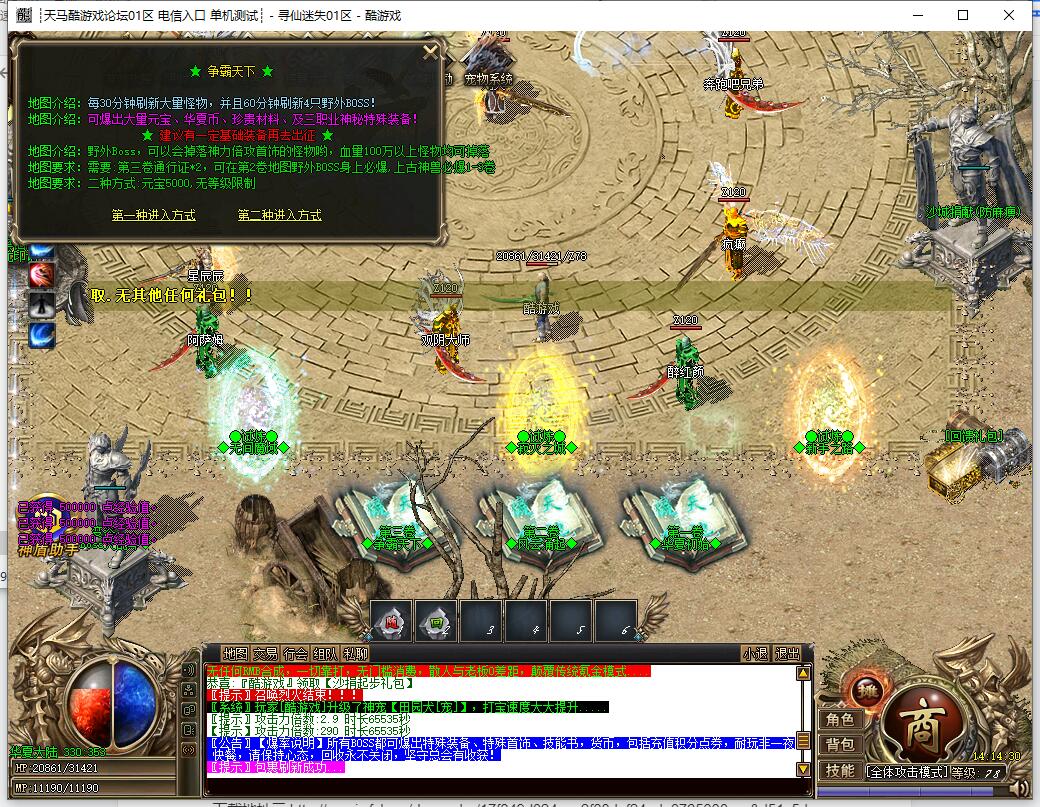Viewport: 1040px width, 807px height.
Task: Maximize the game window
Action: point(963,15)
